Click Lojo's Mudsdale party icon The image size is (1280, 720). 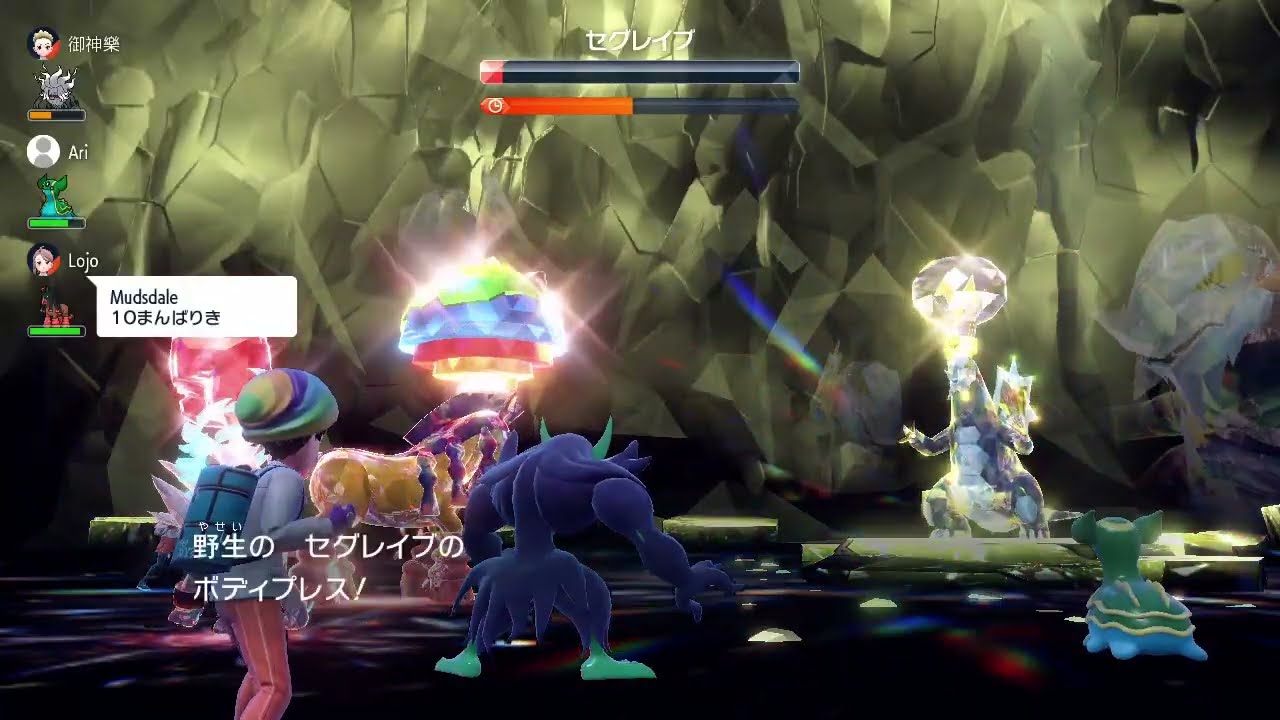(x=56, y=305)
